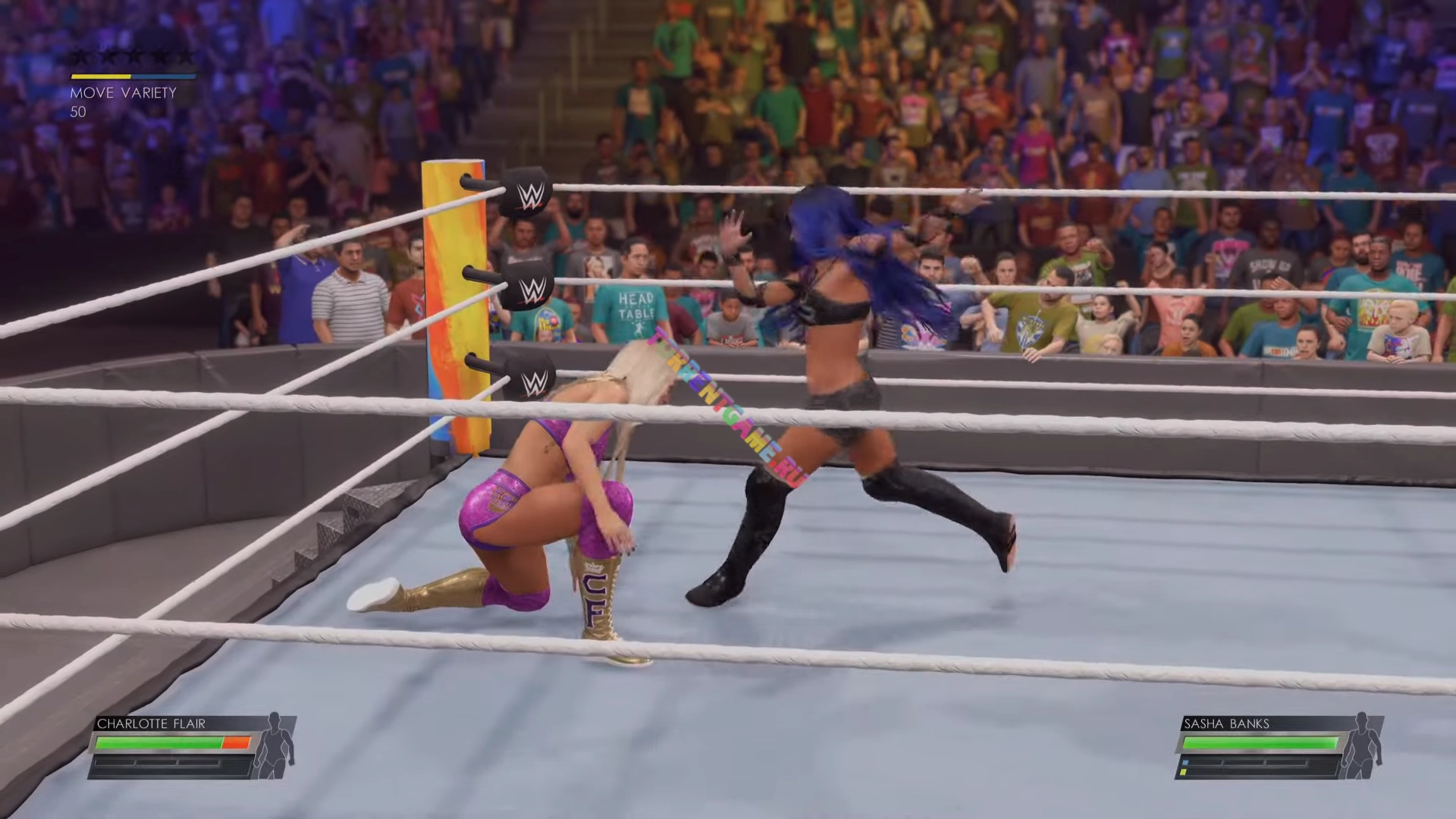Click Charlotte Flair's body damage silhouette icon
This screenshot has width=1456, height=819.
pos(276,746)
